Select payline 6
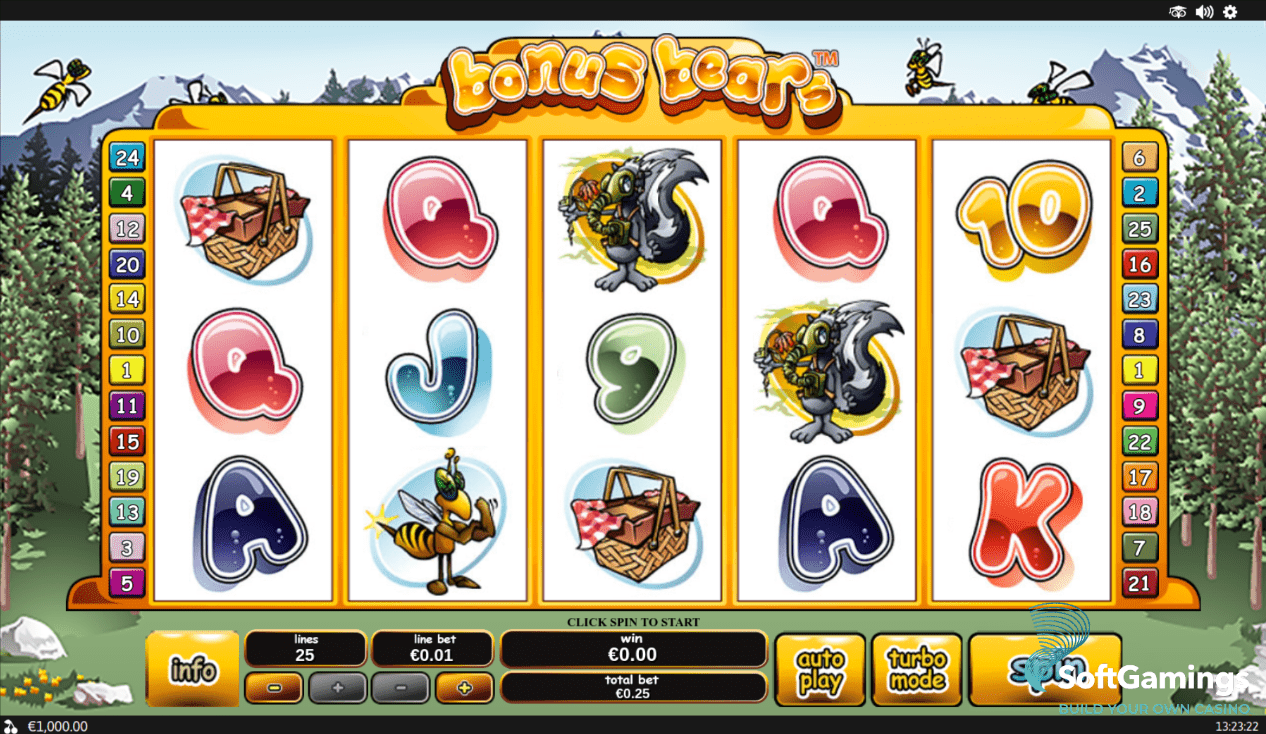 1140,157
